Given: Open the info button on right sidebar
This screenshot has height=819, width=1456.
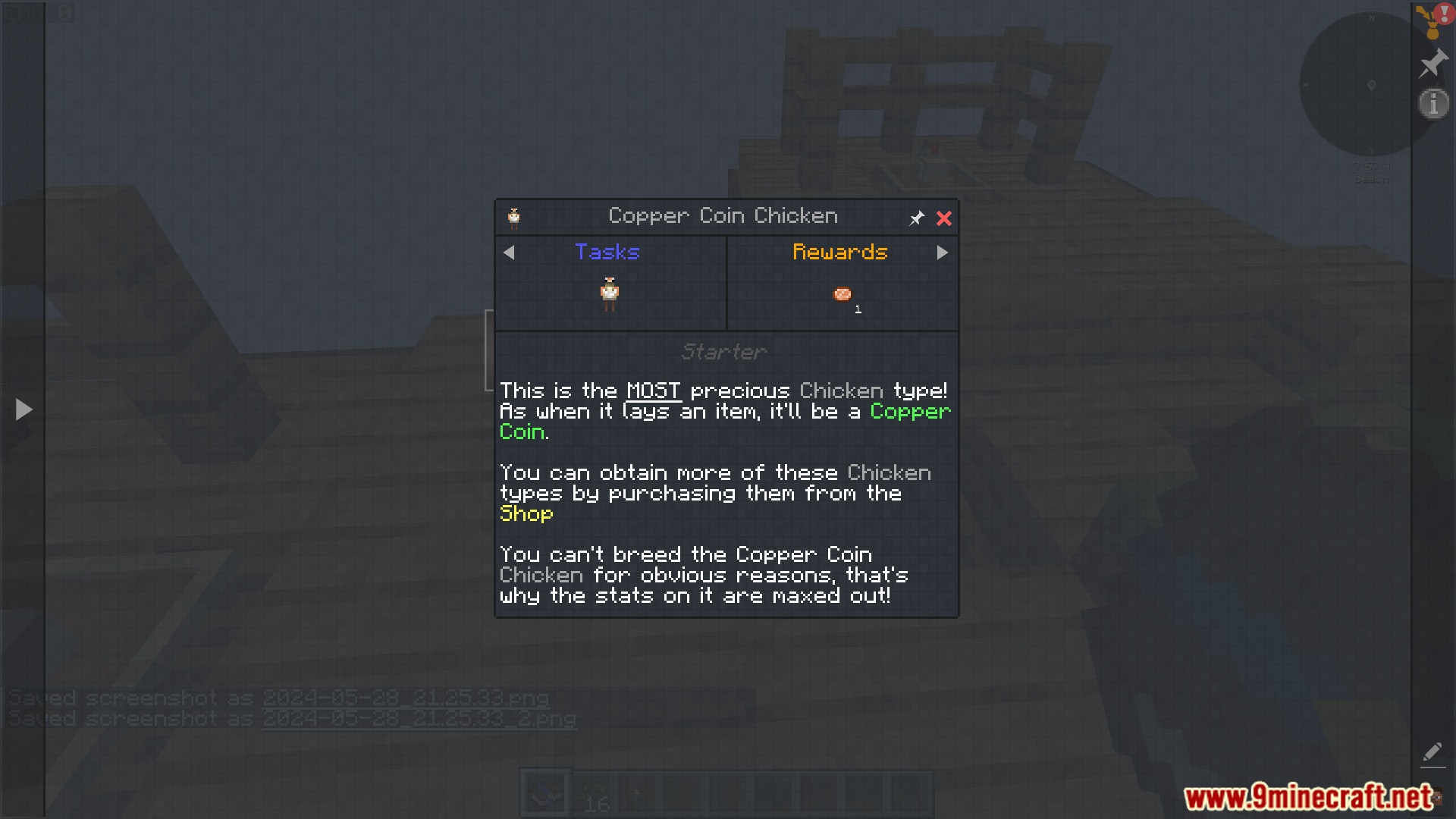Looking at the screenshot, I should (x=1433, y=103).
